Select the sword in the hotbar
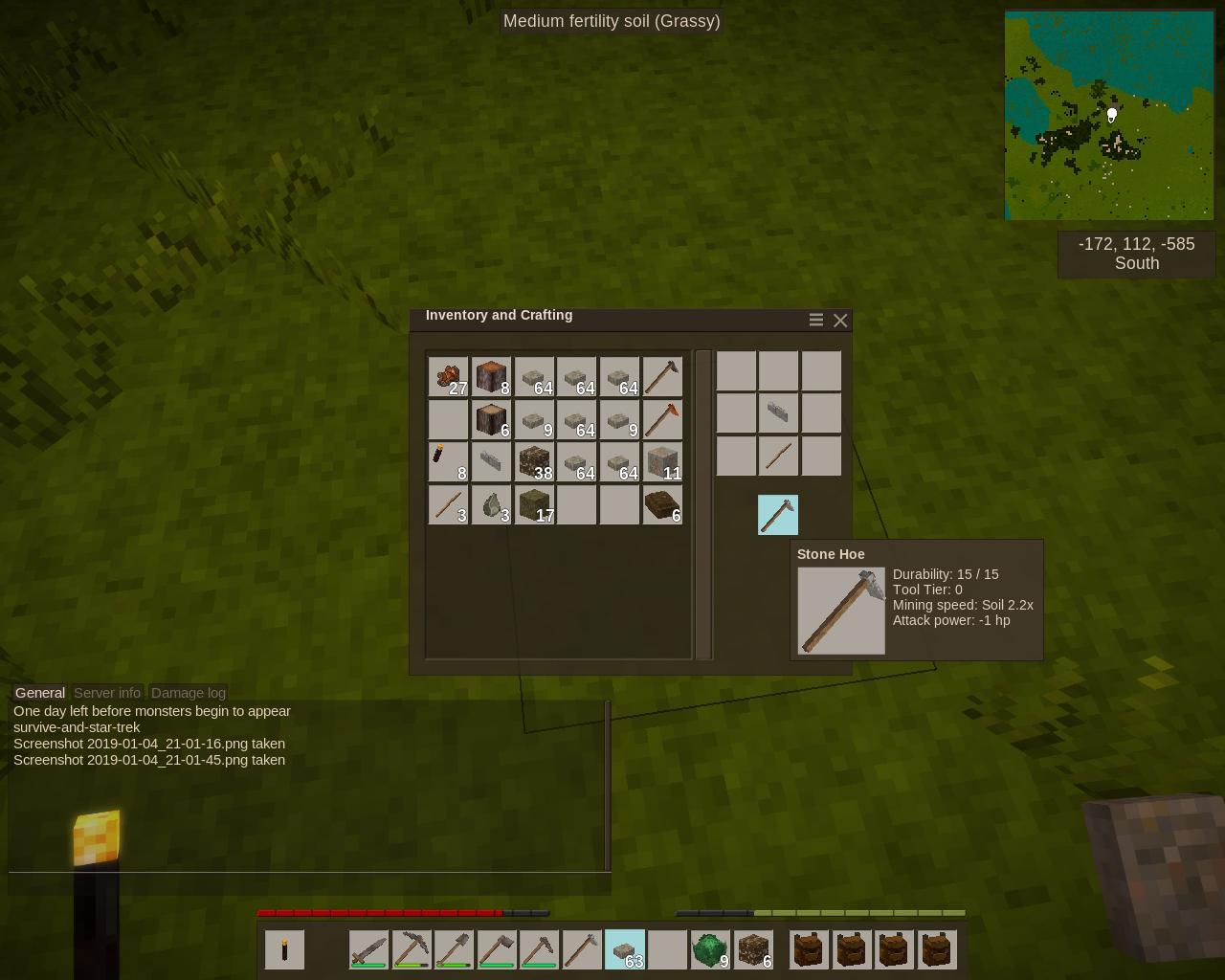The image size is (1225, 980). coord(368,949)
